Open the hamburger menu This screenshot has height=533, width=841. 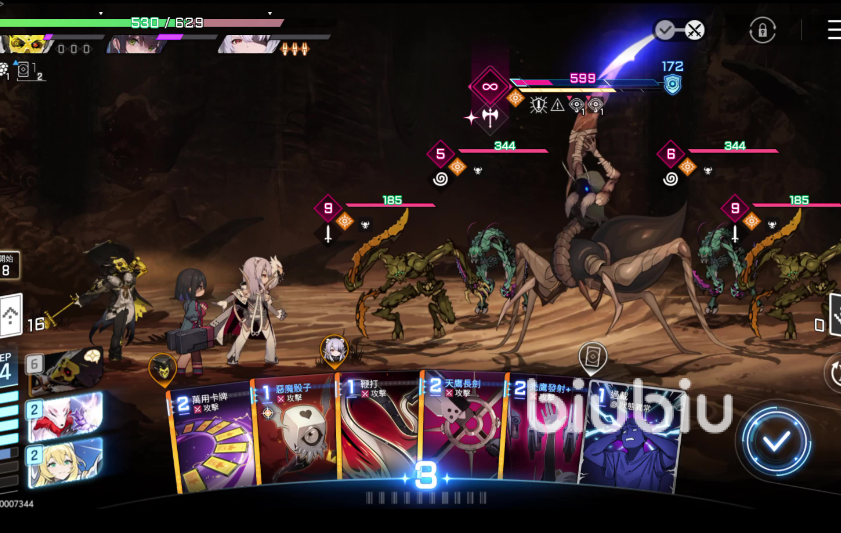click(x=833, y=30)
